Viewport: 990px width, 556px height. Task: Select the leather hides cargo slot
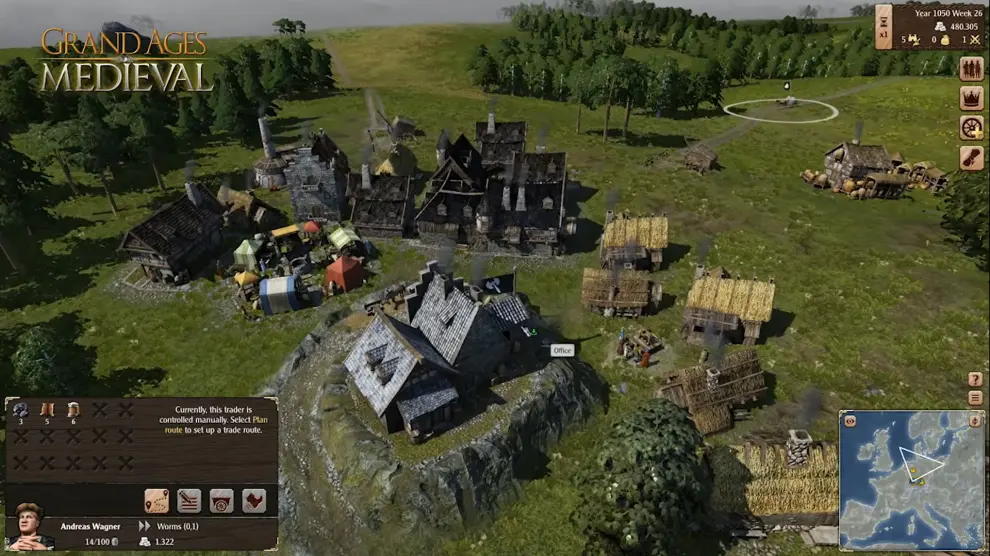click(47, 411)
